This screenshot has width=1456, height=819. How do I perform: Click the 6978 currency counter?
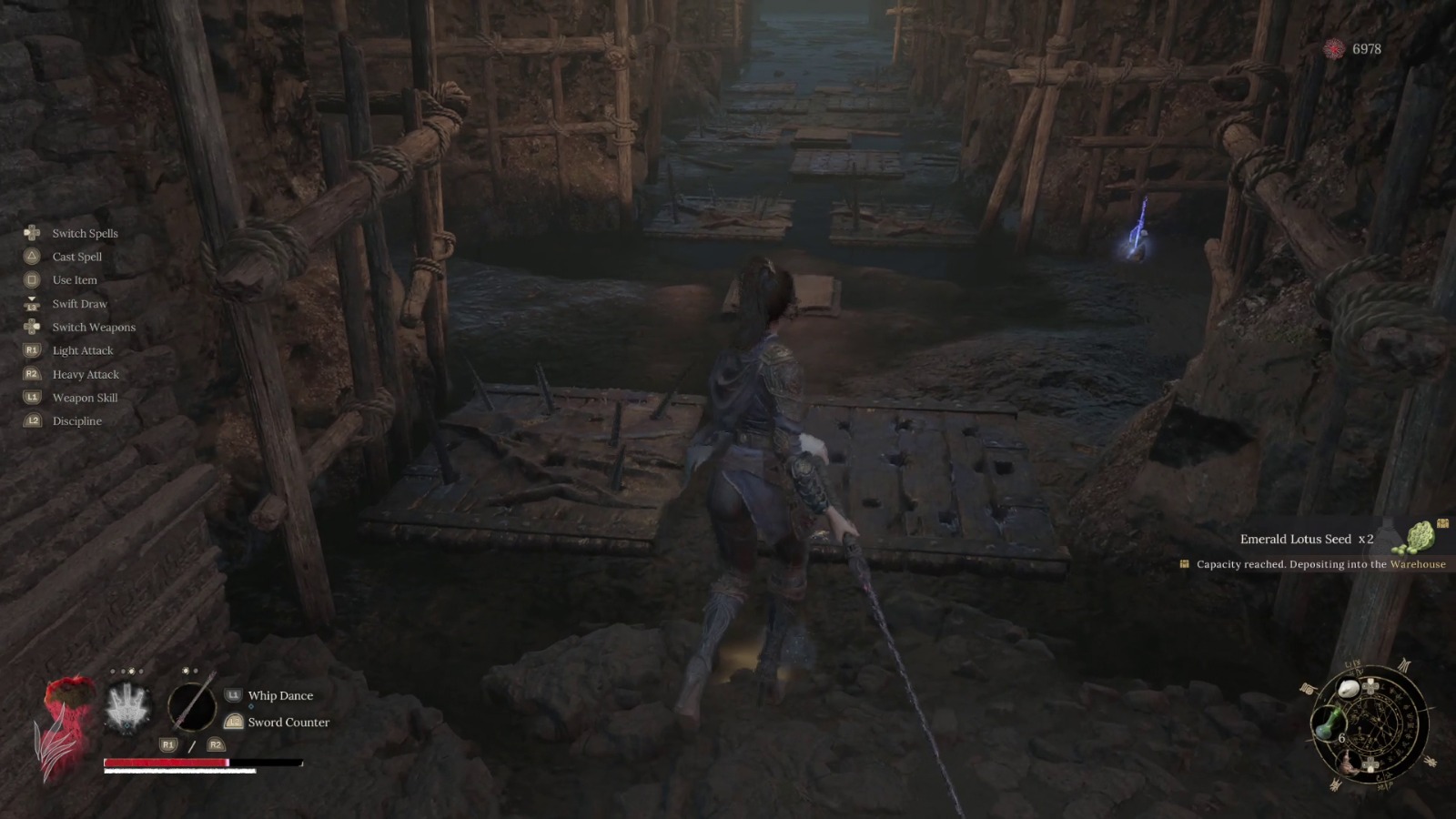1366,49
